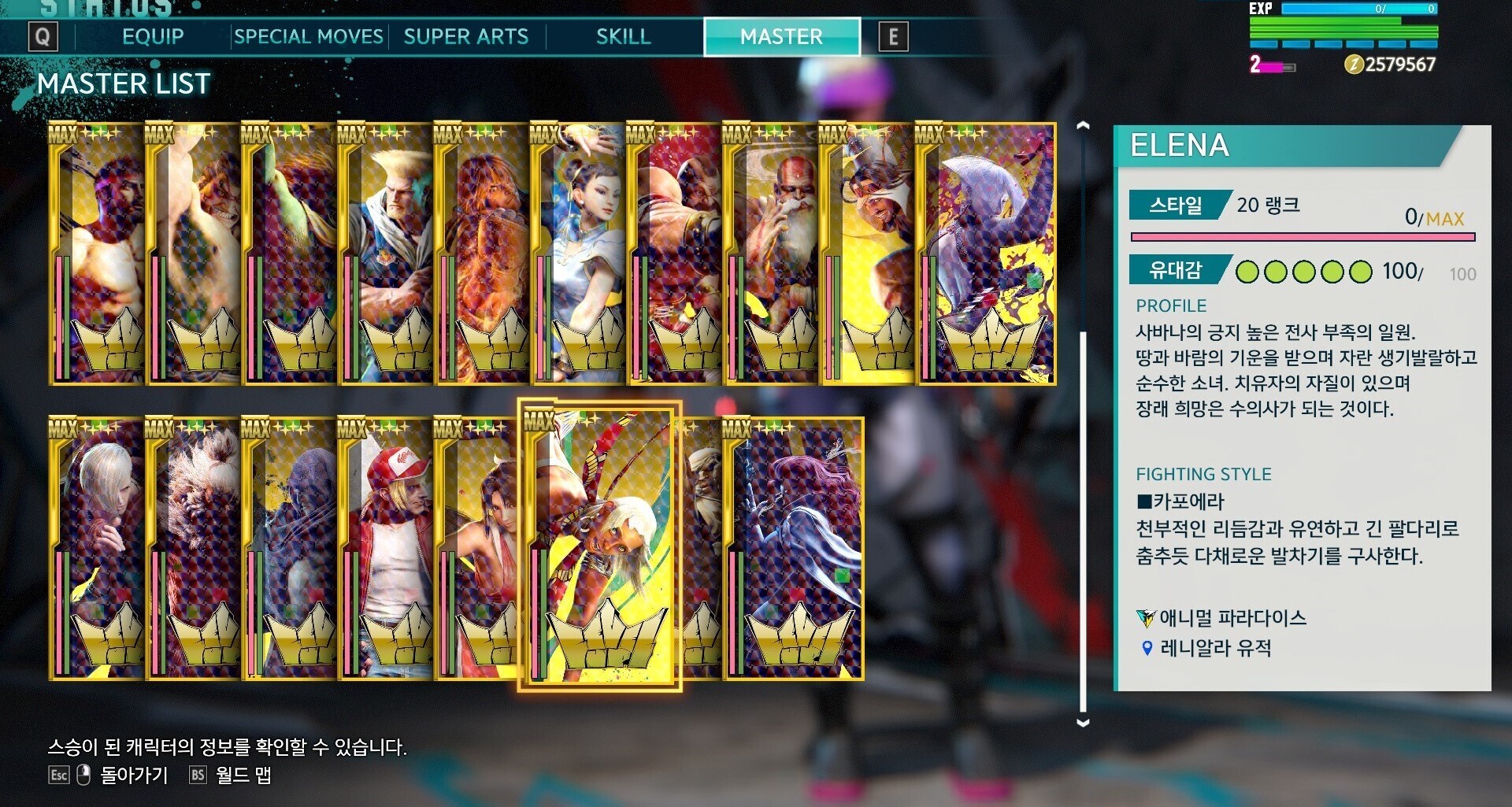Image resolution: width=1512 pixels, height=807 pixels.
Task: Open the SPECIAL MOVES tab
Action: [308, 37]
